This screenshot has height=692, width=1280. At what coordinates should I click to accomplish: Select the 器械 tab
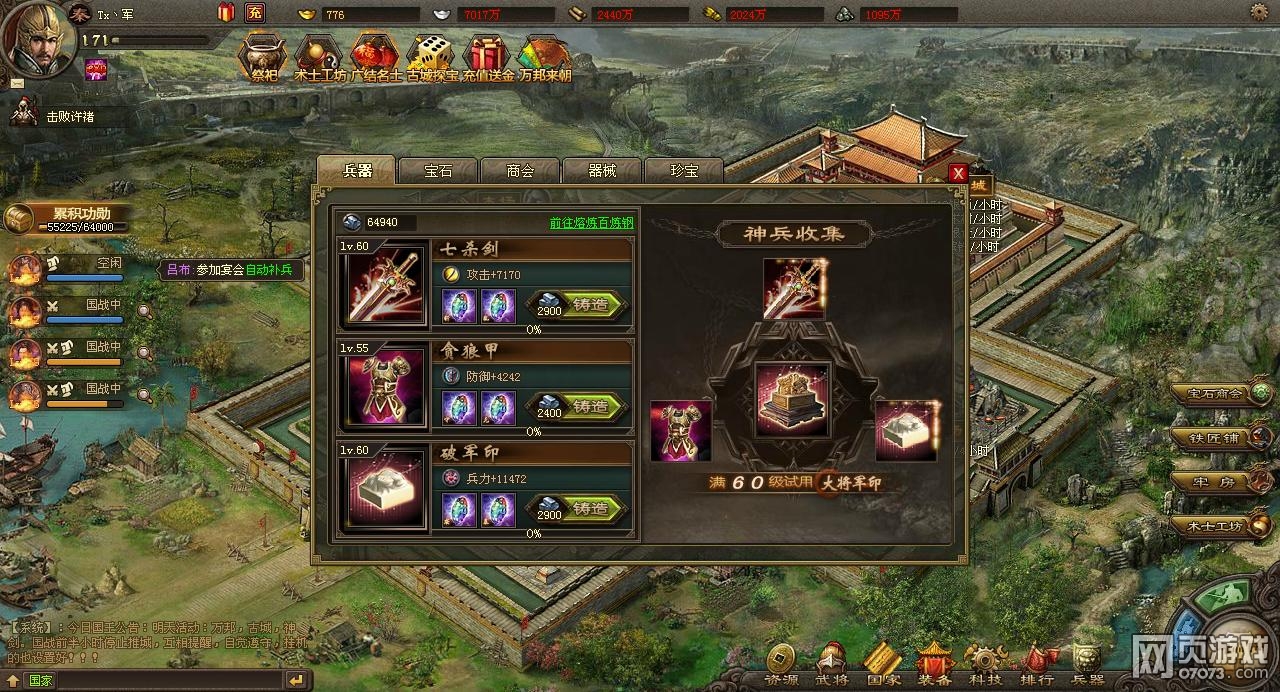pyautogui.click(x=602, y=171)
